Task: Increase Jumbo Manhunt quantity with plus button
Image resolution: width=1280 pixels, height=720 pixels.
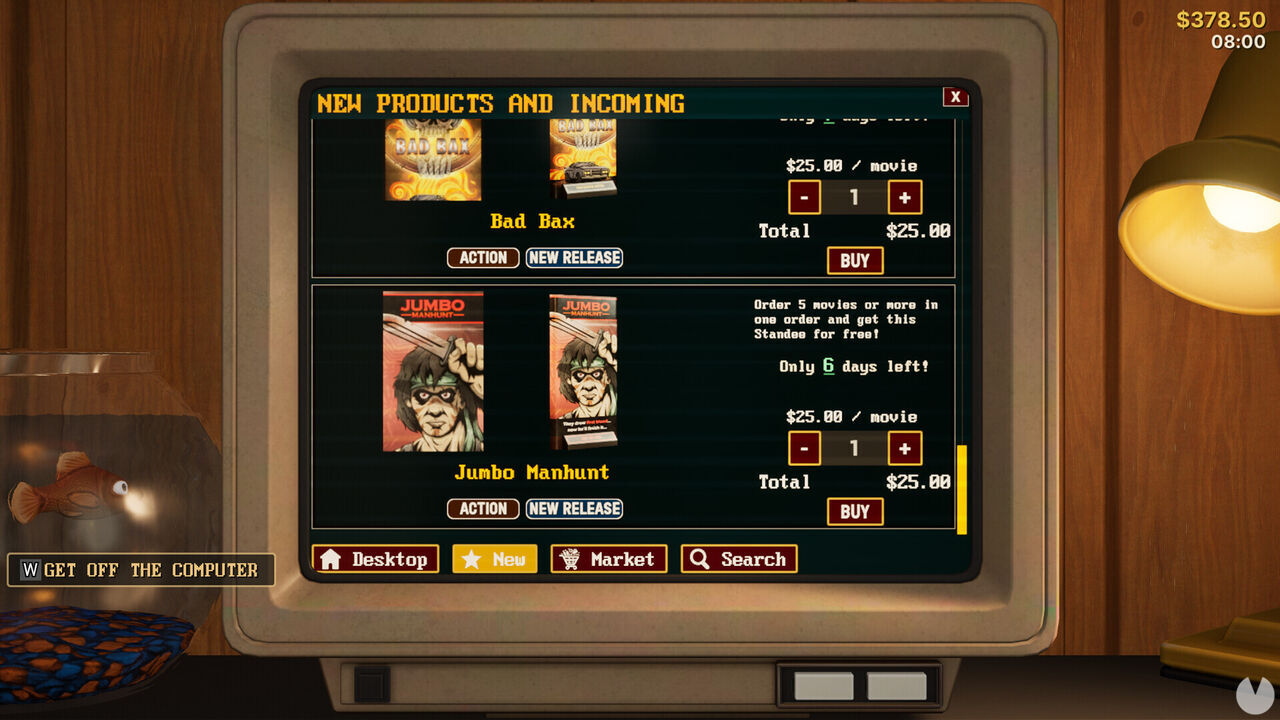Action: click(905, 448)
